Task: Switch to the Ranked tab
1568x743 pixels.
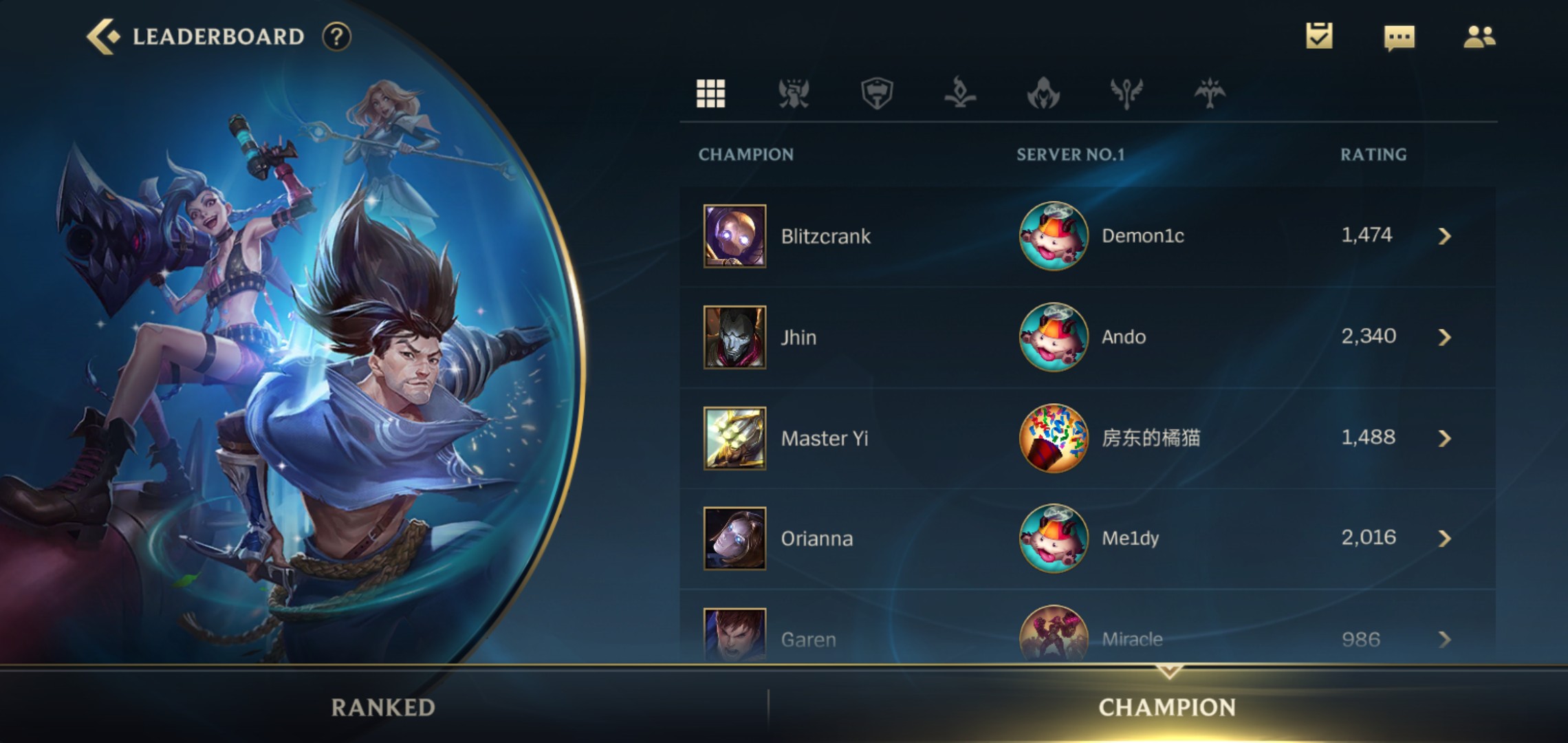Action: pyautogui.click(x=383, y=707)
